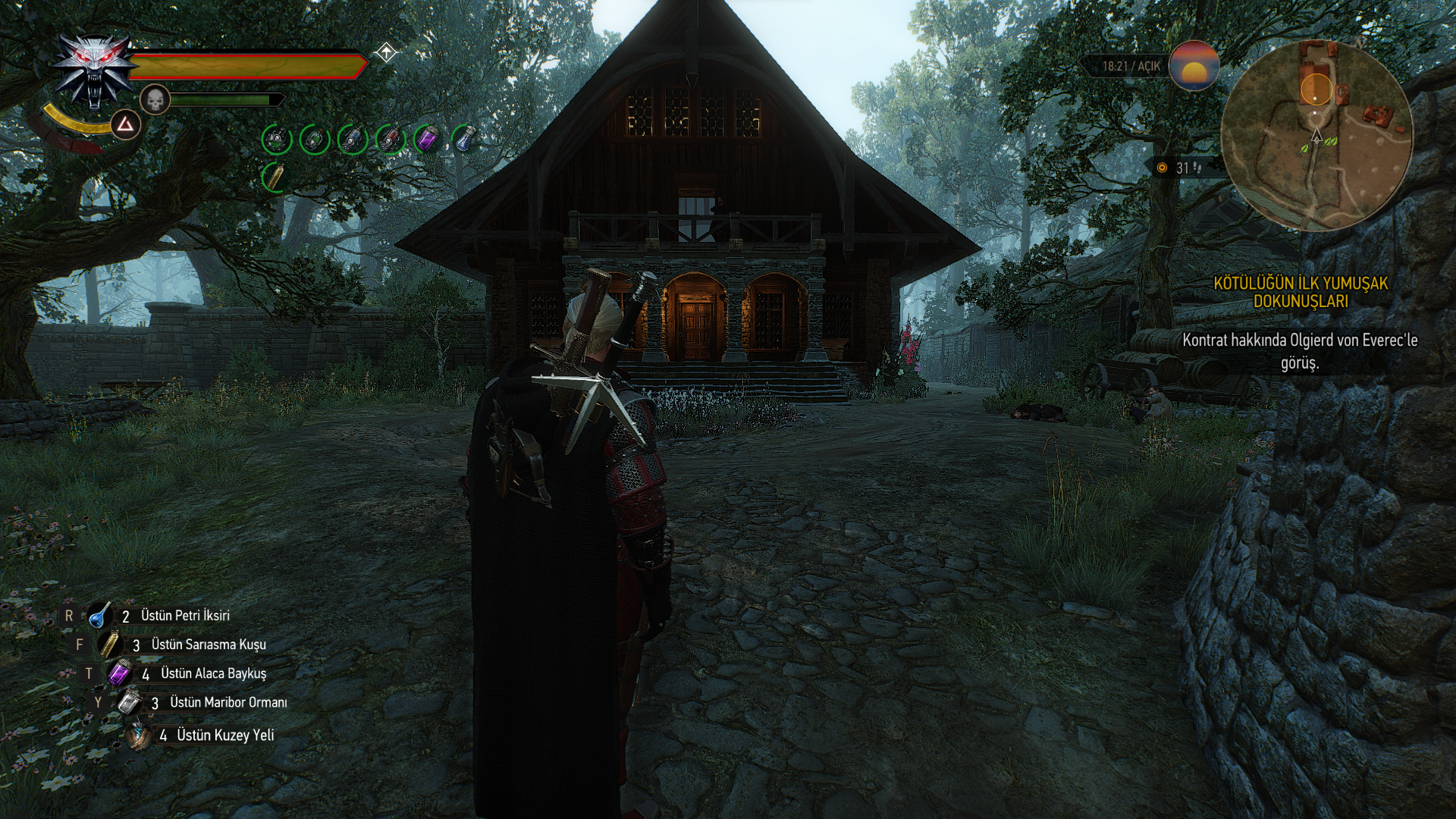The height and width of the screenshot is (819, 1456).
Task: Pick the Üstün Kuzey Yeli bomb slot
Action: pos(139,735)
